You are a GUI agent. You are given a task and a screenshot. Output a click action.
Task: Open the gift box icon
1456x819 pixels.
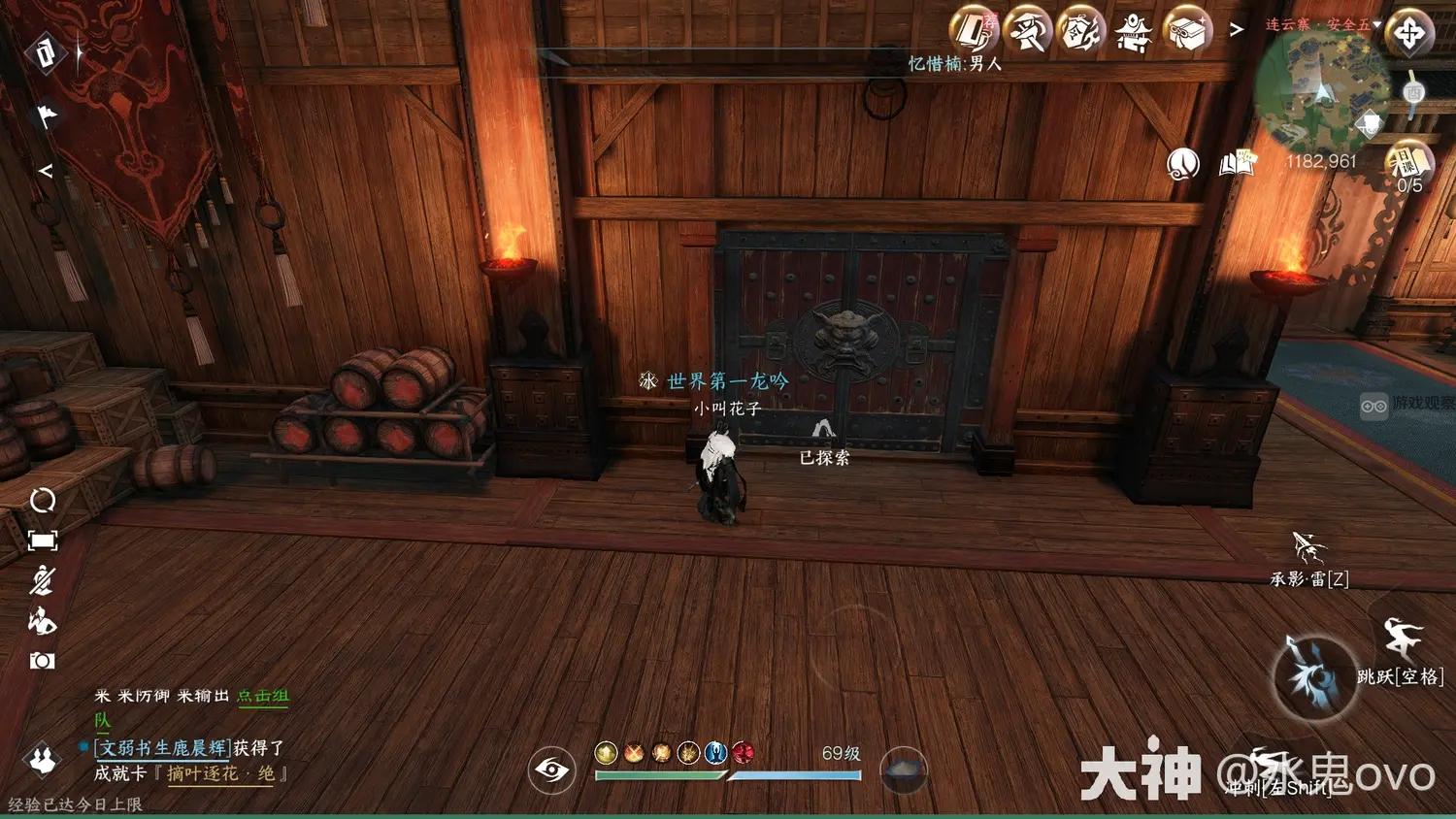click(1186, 30)
